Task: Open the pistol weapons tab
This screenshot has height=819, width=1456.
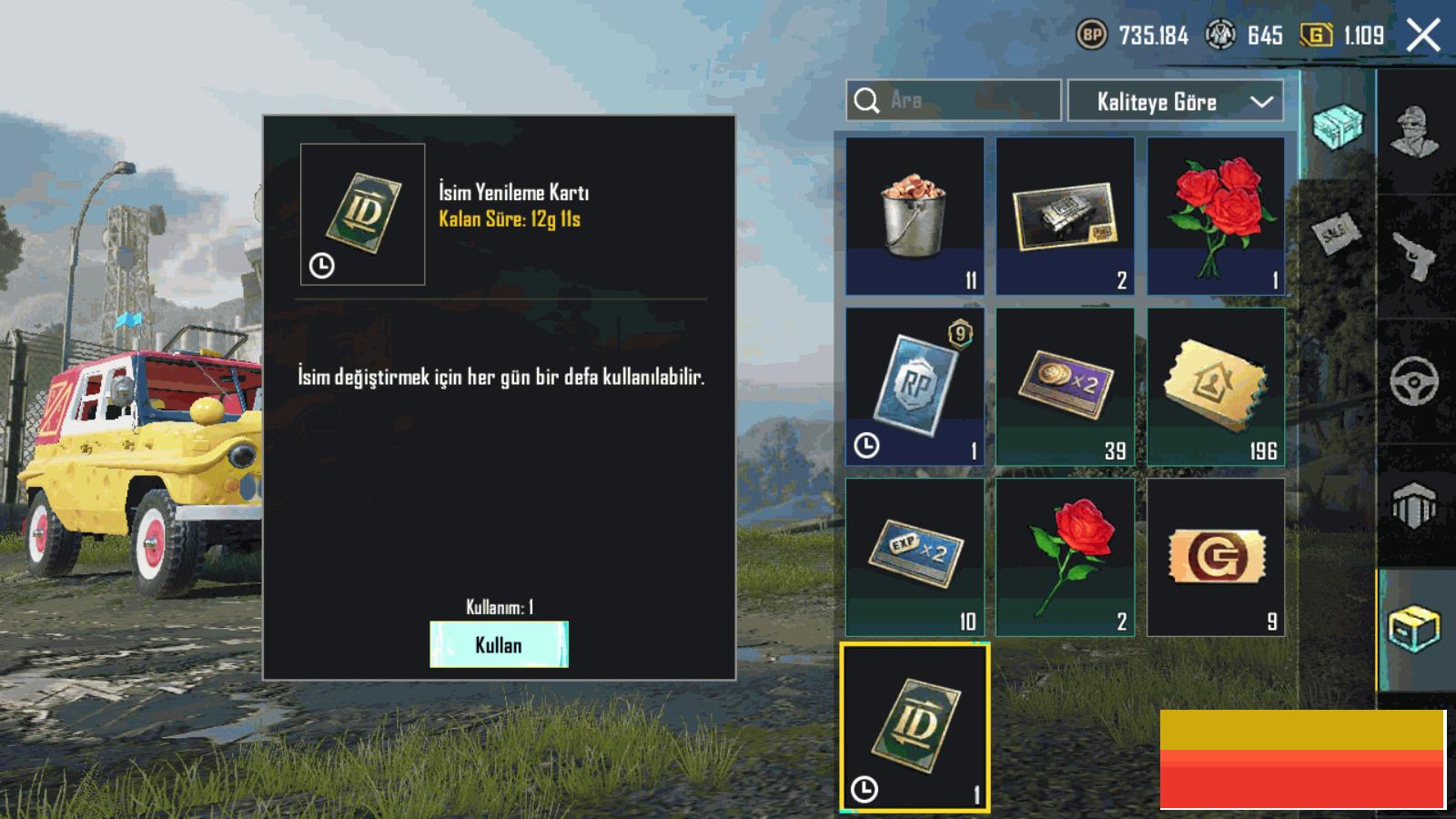Action: 1416,256
